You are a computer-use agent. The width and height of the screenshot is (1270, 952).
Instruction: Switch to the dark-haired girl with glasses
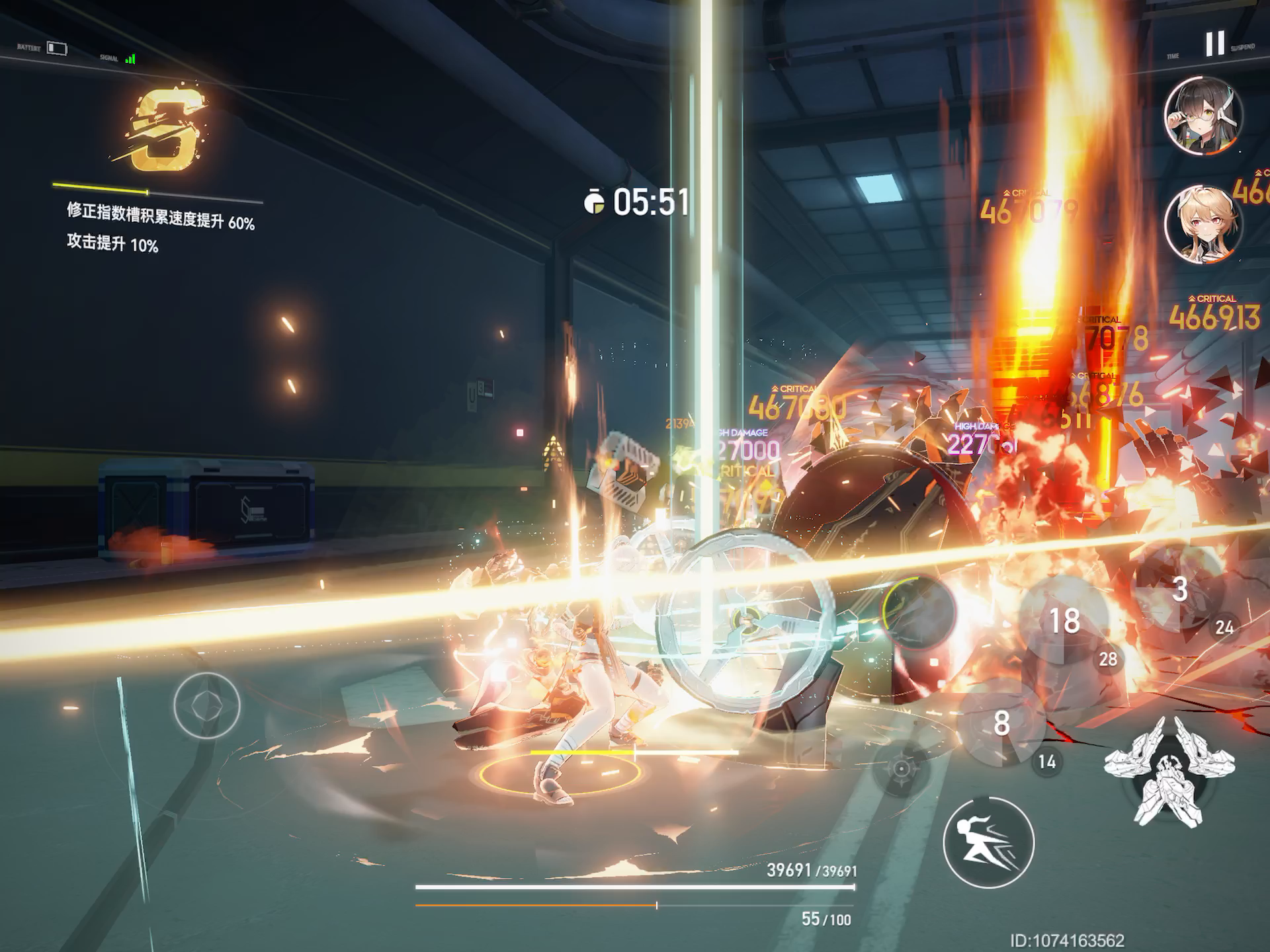tap(1203, 116)
